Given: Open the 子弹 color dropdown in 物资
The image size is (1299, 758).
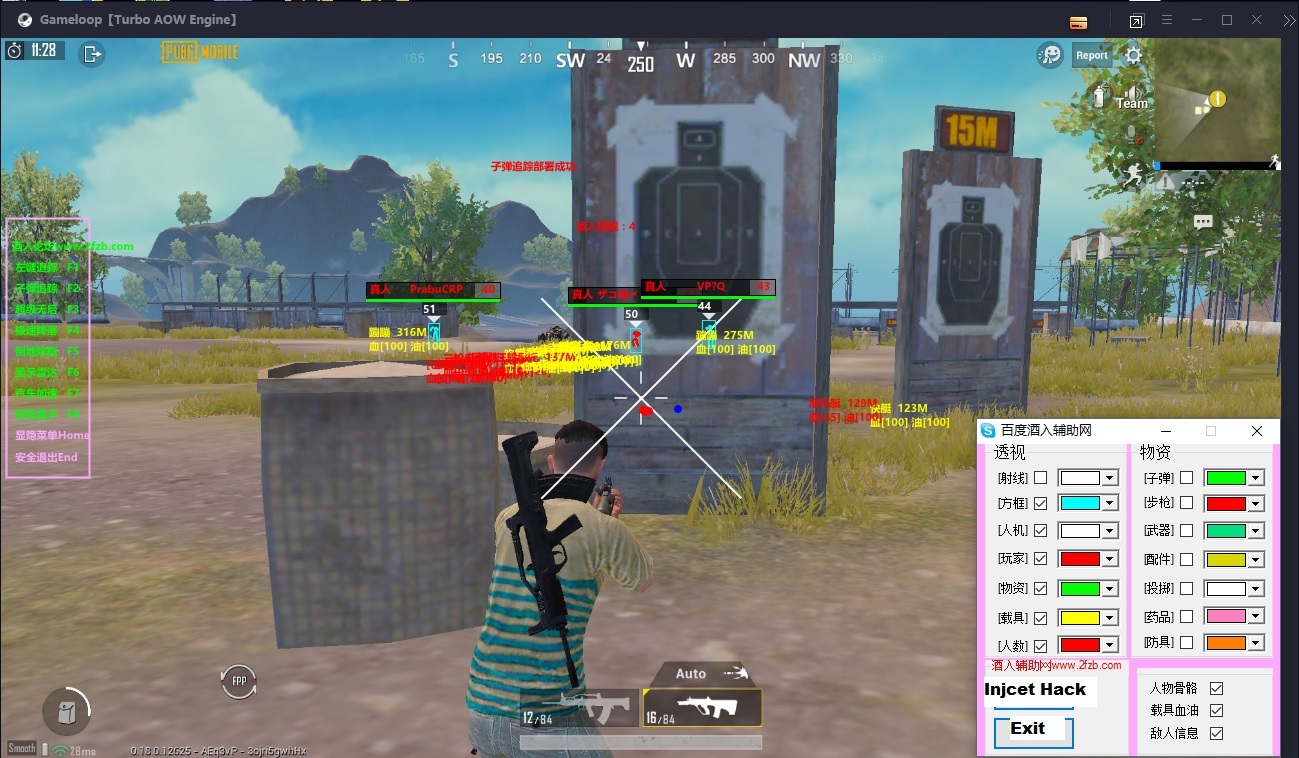Looking at the screenshot, I should [1256, 478].
